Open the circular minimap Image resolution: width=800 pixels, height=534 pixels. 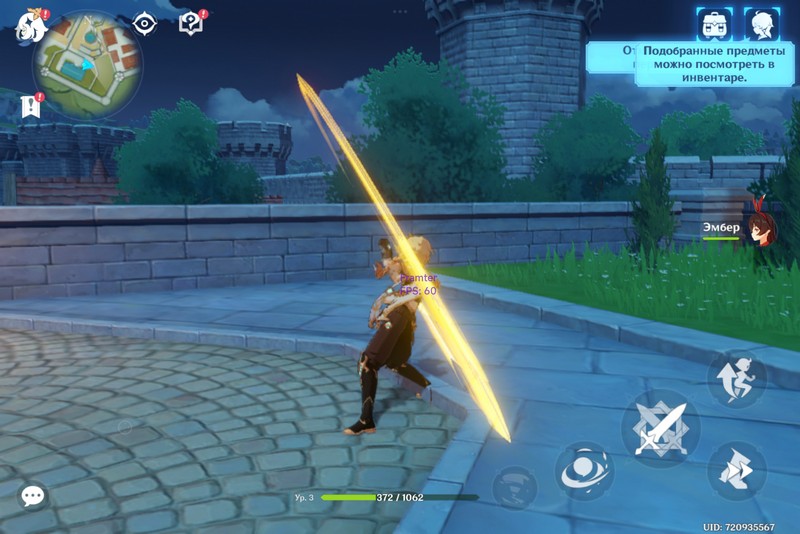tap(87, 65)
